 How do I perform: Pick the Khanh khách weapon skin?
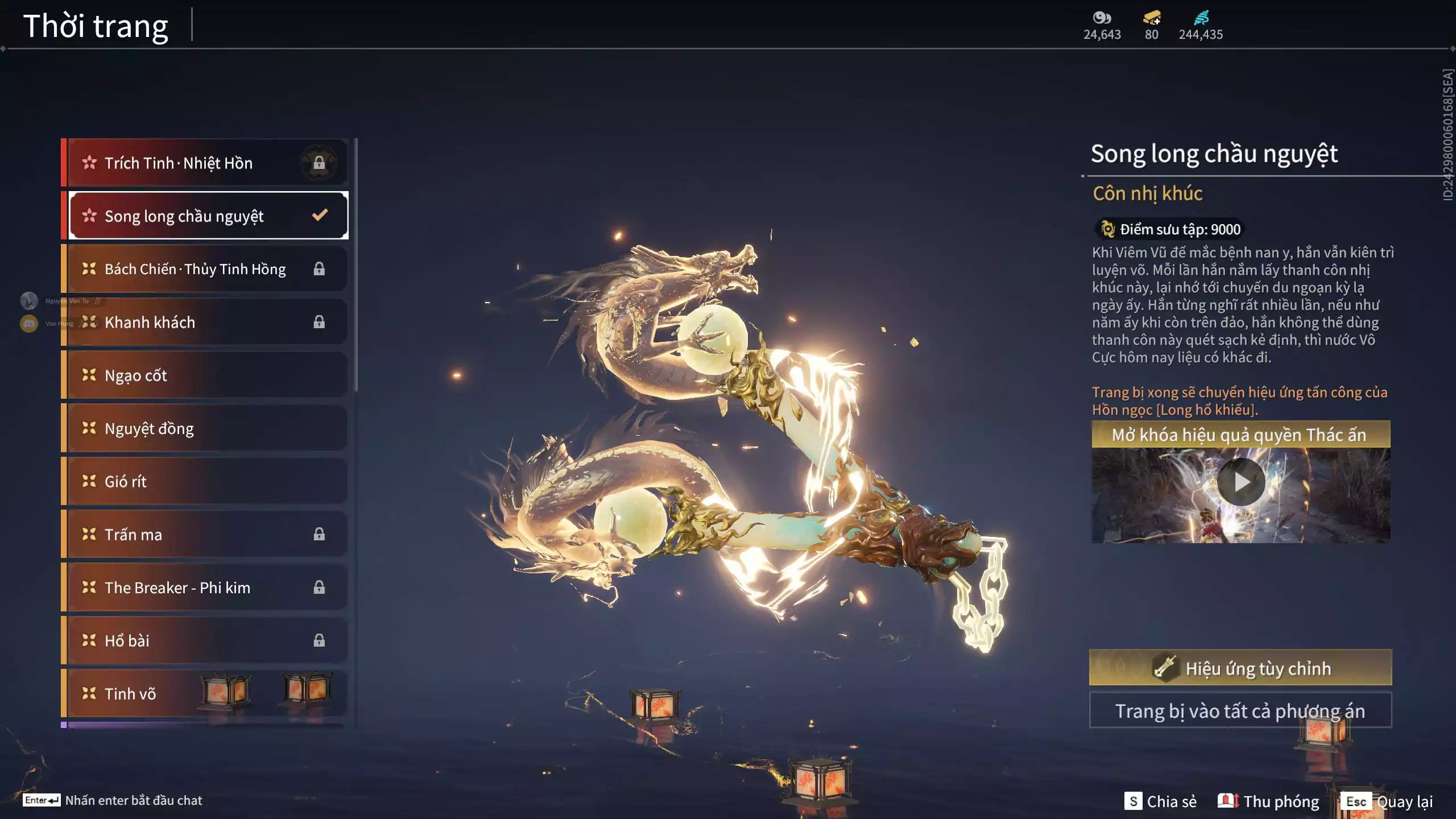click(205, 322)
